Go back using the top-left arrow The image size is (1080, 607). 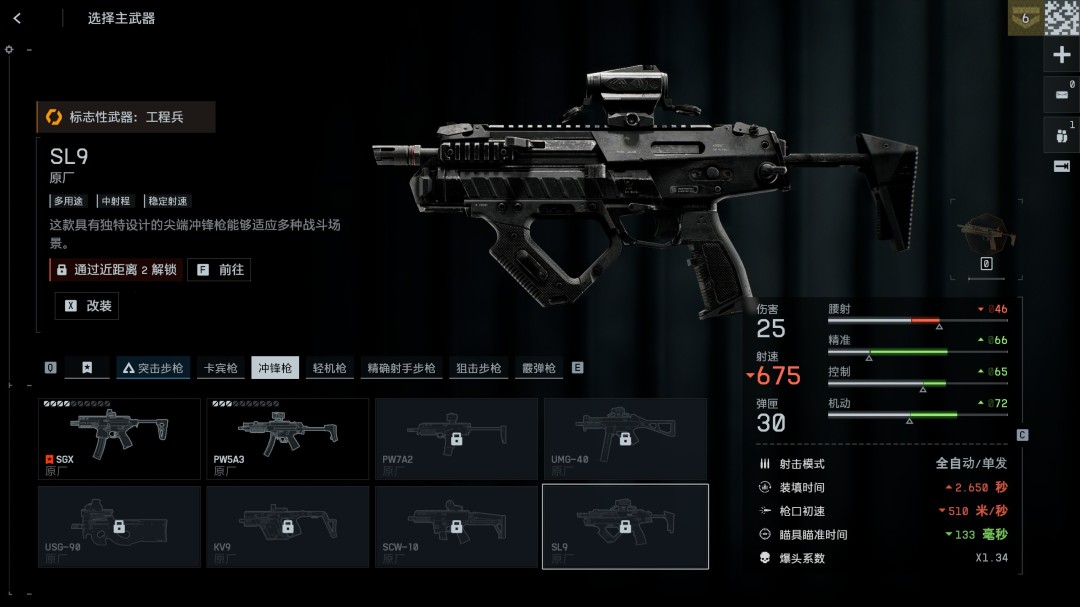point(18,18)
